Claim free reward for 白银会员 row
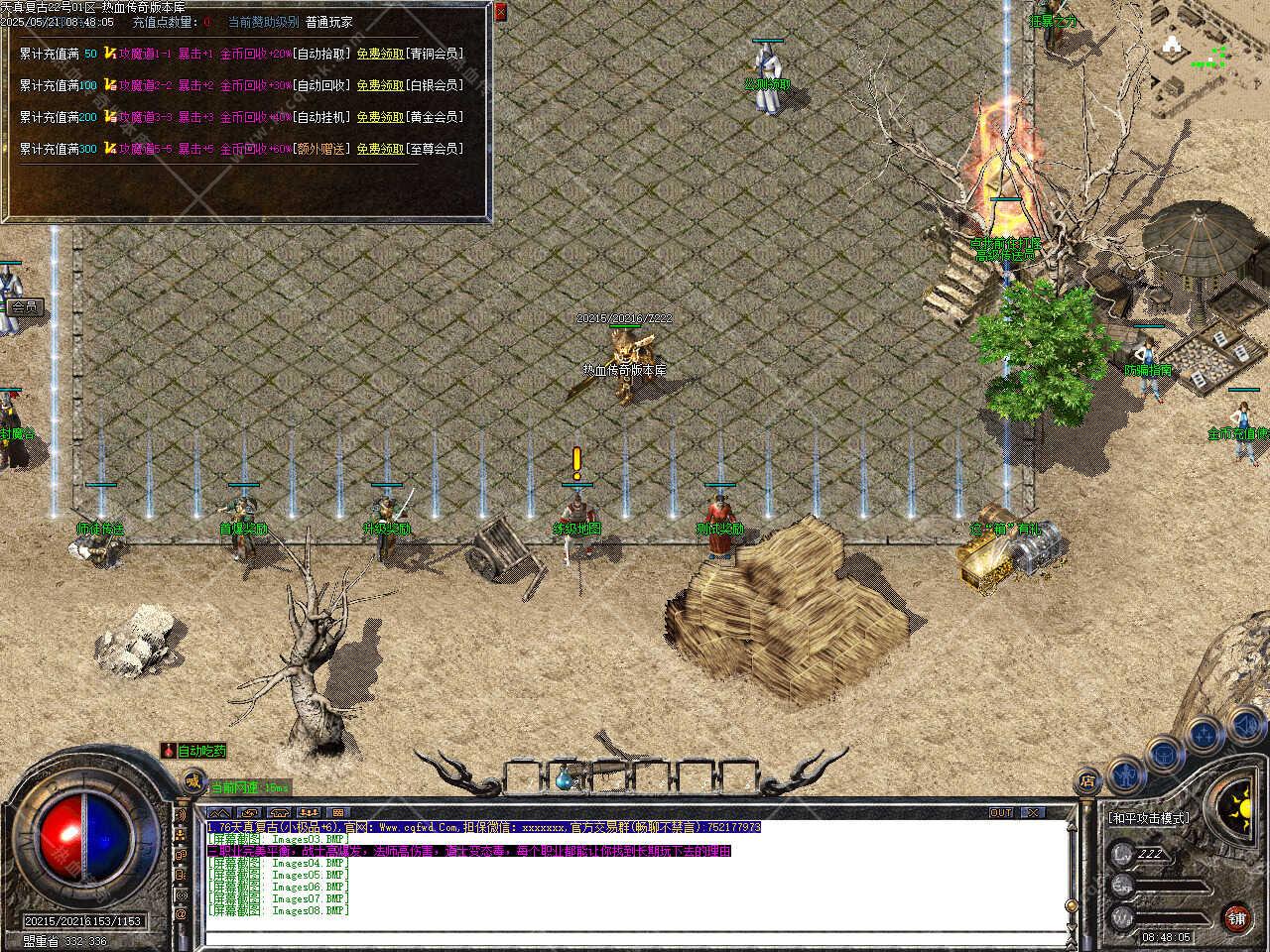1270x952 pixels. [380, 85]
